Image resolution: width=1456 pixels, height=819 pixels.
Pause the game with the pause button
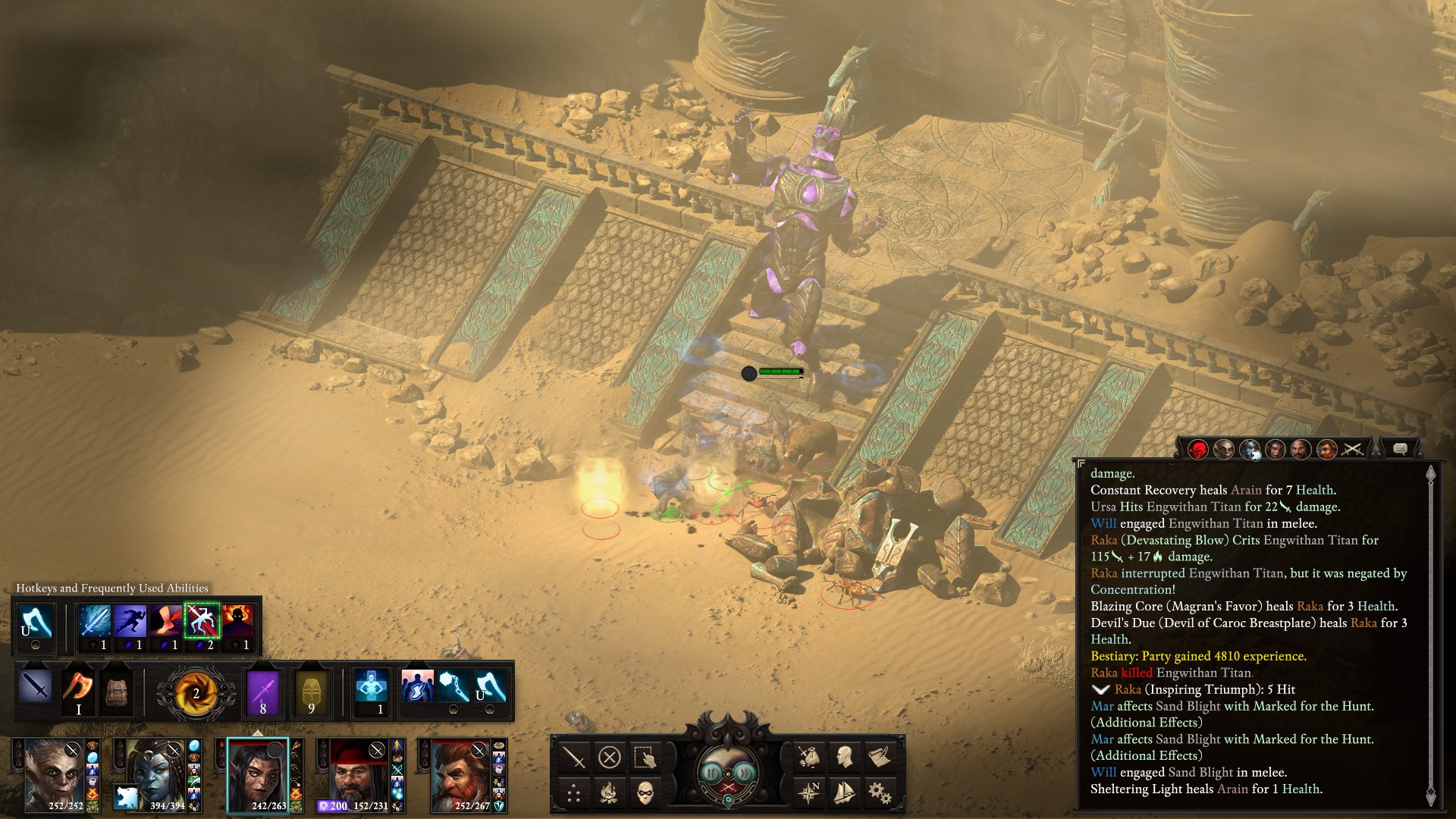(711, 773)
